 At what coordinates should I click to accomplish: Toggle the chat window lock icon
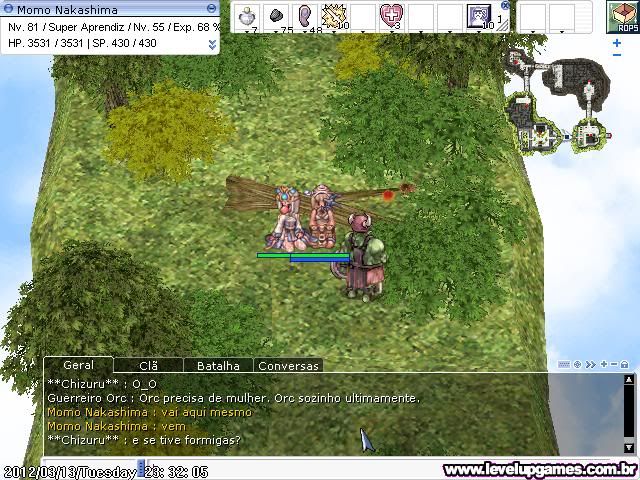coord(624,365)
